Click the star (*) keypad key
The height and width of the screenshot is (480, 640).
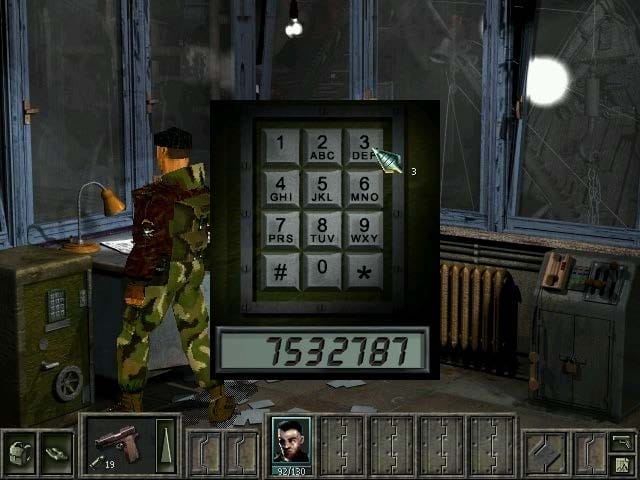[363, 270]
